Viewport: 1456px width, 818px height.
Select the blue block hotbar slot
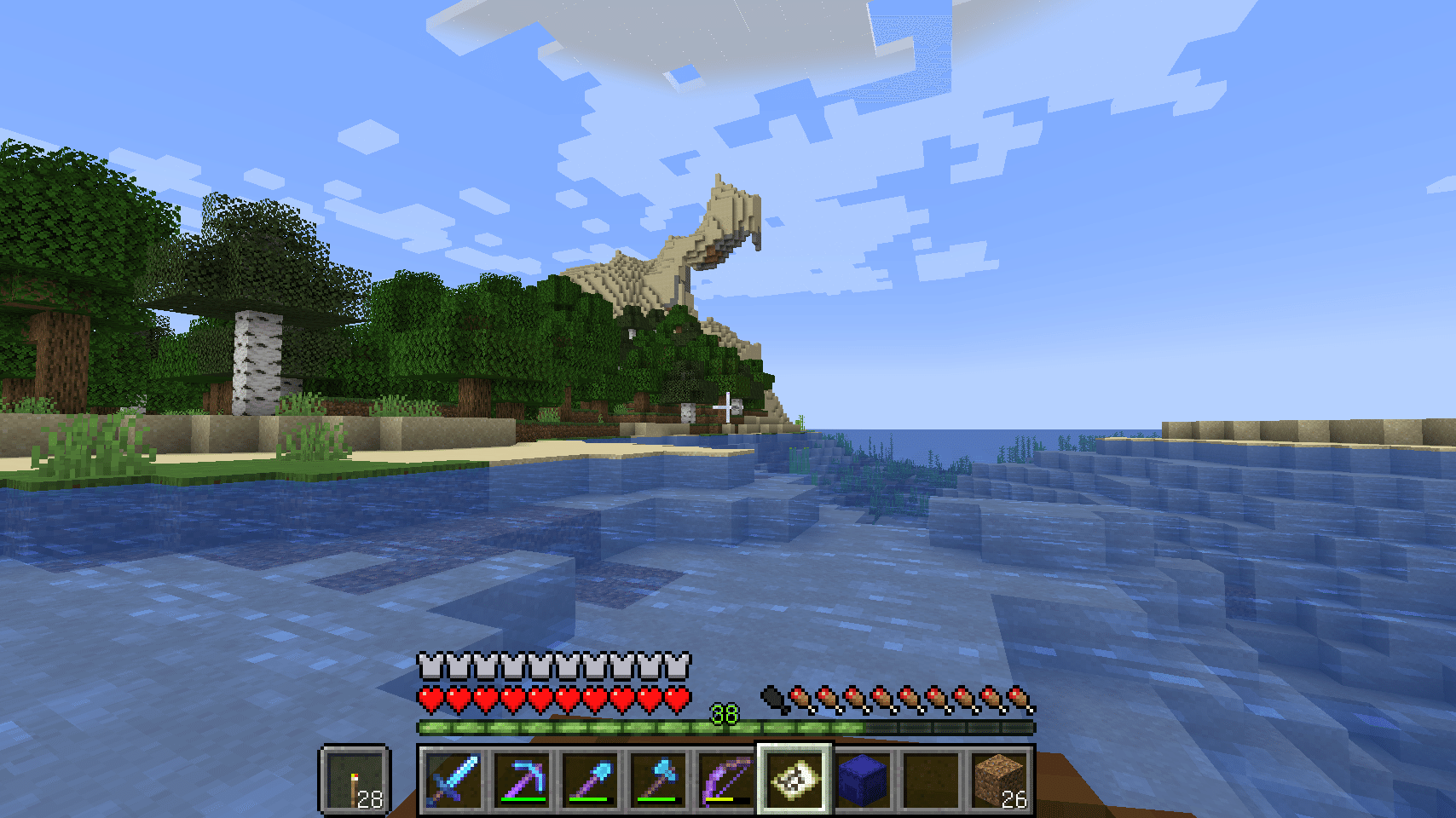click(x=863, y=779)
